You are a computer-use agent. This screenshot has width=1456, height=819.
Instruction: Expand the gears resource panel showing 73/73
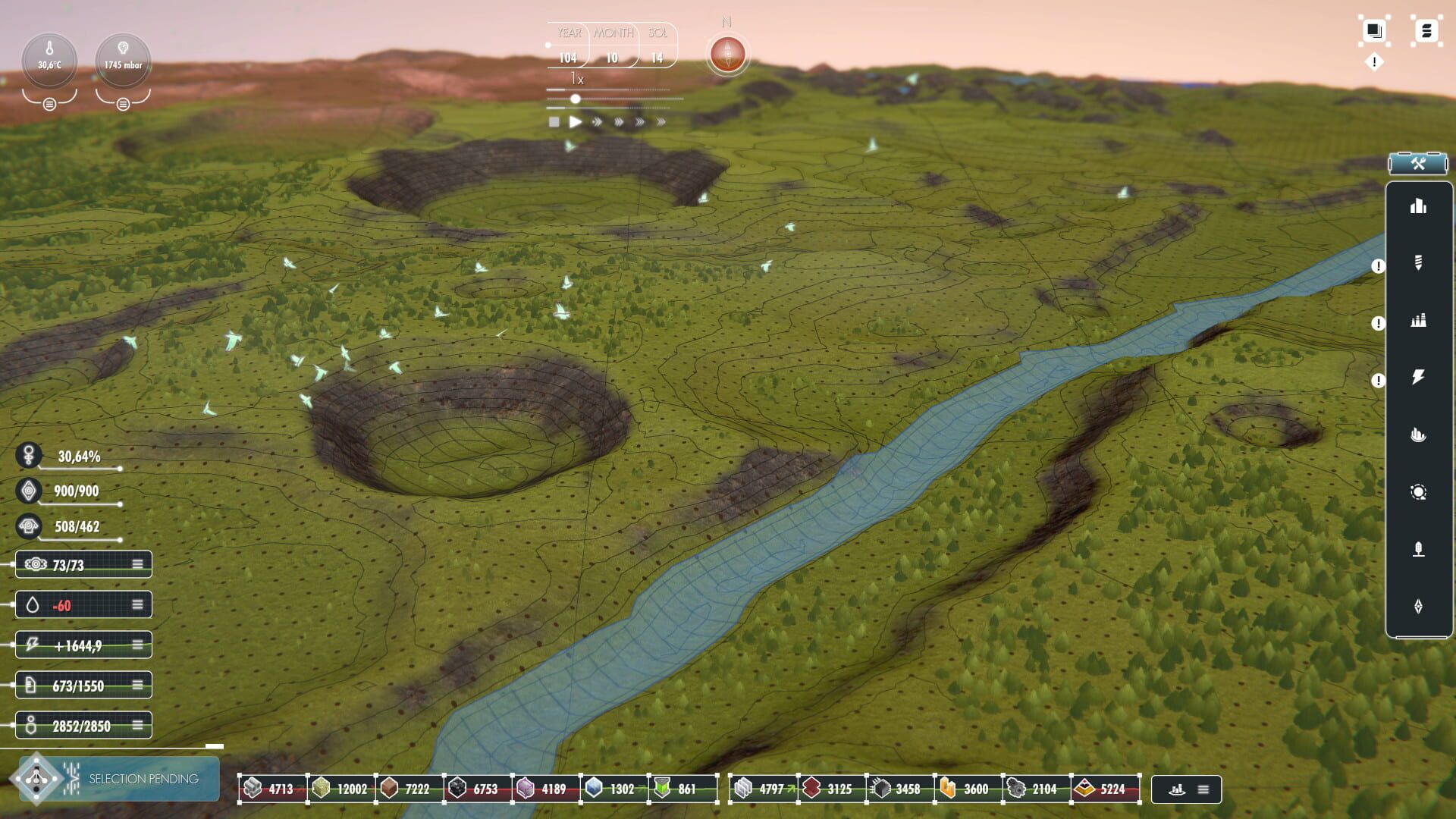136,563
